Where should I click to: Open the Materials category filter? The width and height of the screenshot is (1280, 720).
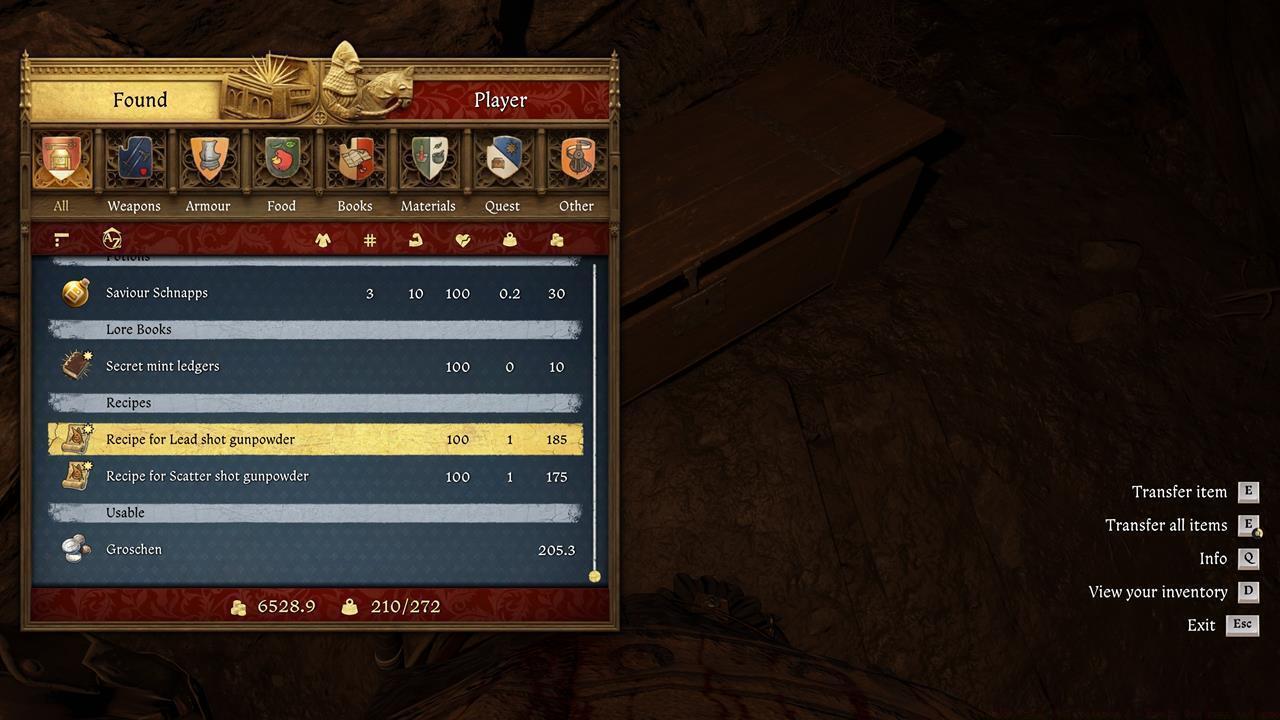click(x=428, y=160)
